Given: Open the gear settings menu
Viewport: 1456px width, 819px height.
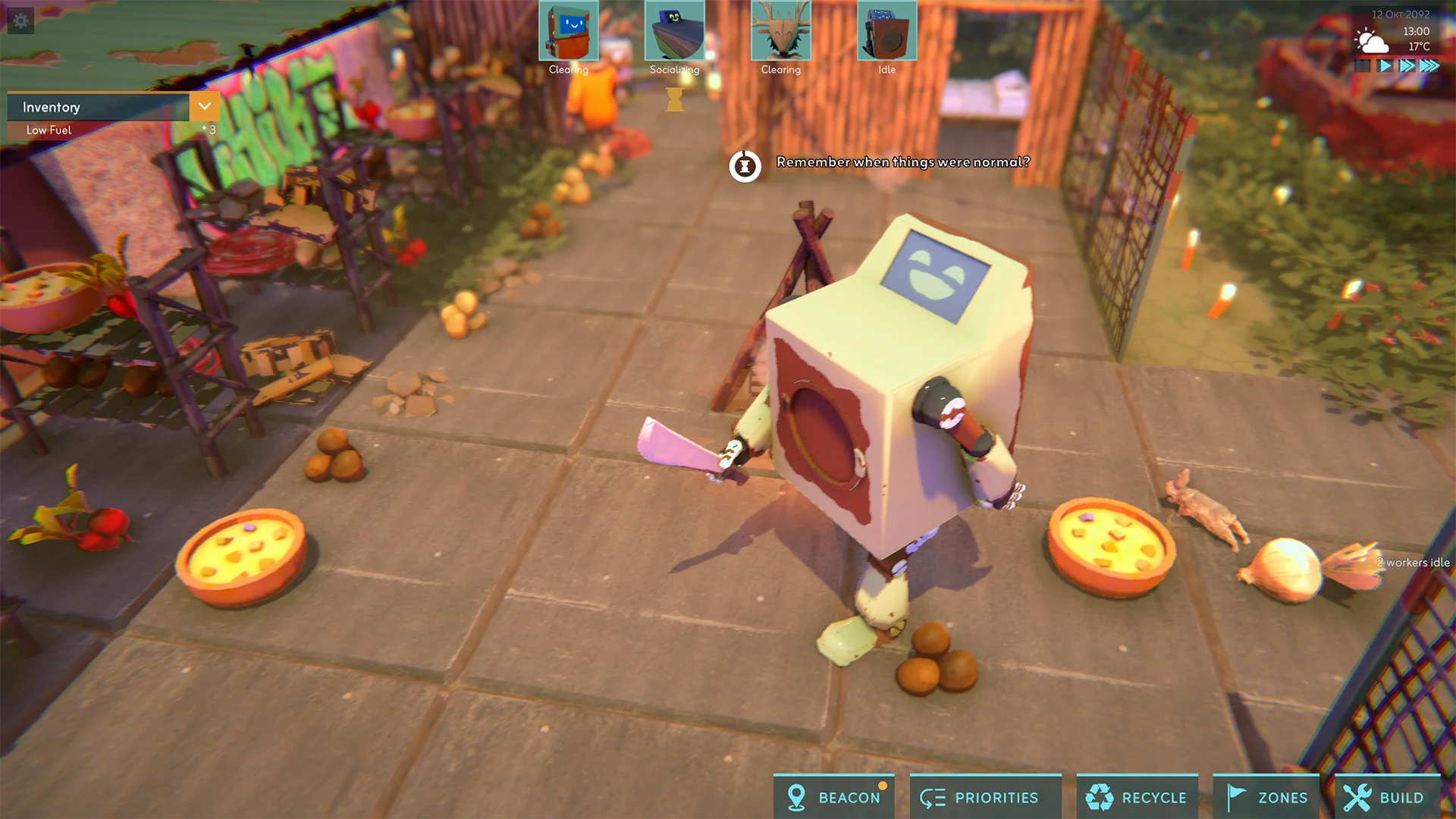Looking at the screenshot, I should pos(20,20).
